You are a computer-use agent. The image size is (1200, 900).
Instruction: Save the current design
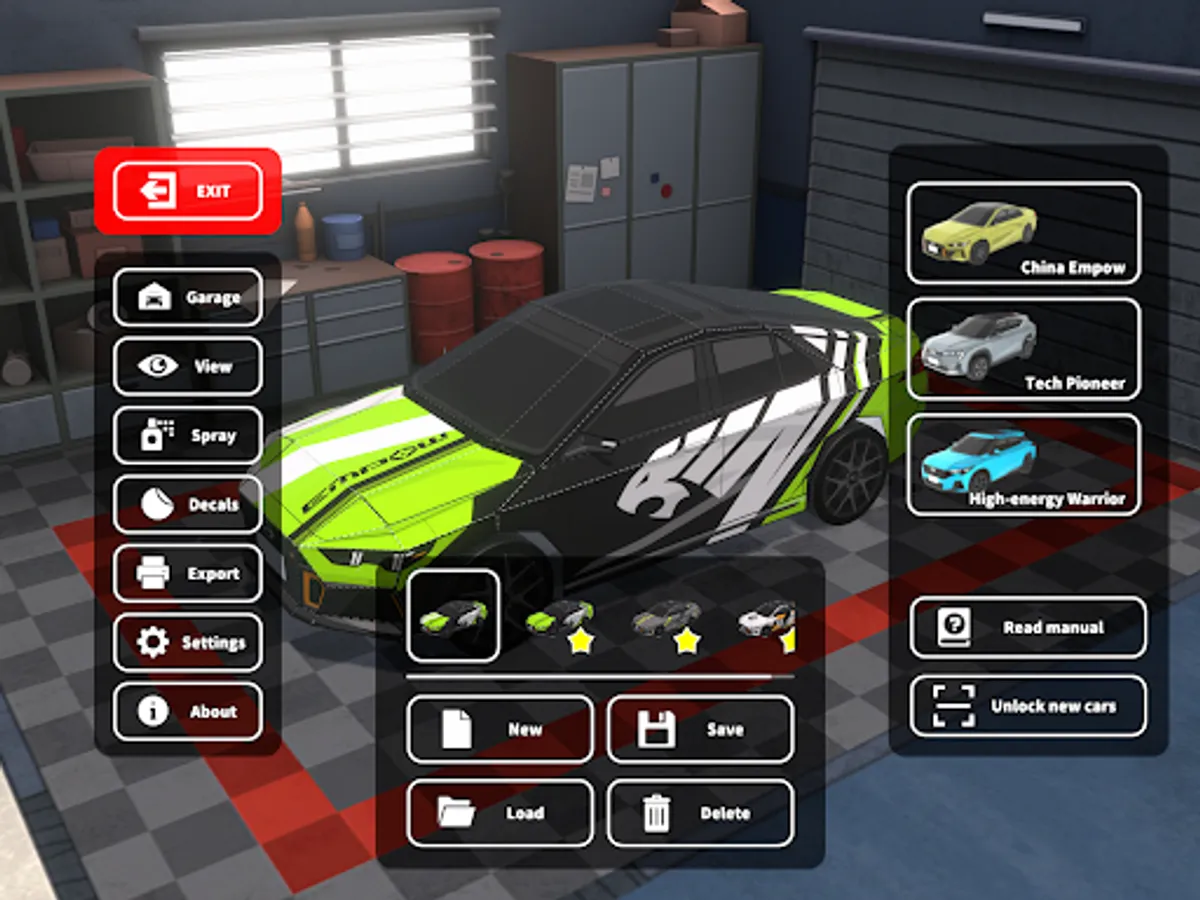tap(700, 729)
